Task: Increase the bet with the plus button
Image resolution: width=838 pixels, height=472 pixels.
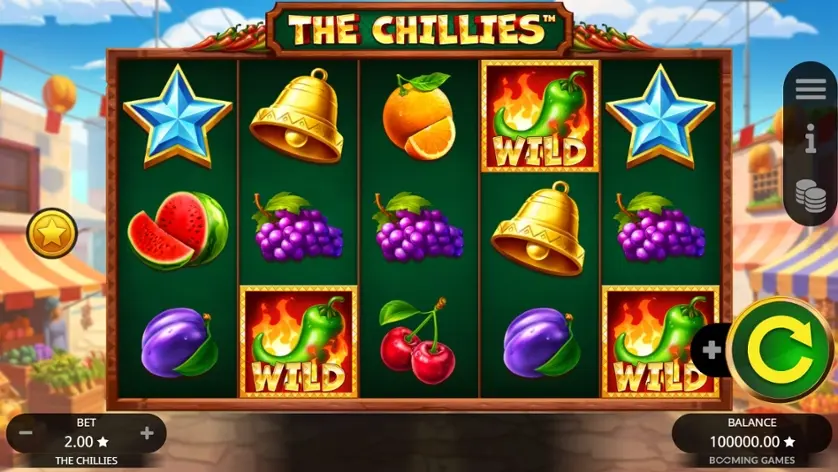Action: pyautogui.click(x=147, y=433)
